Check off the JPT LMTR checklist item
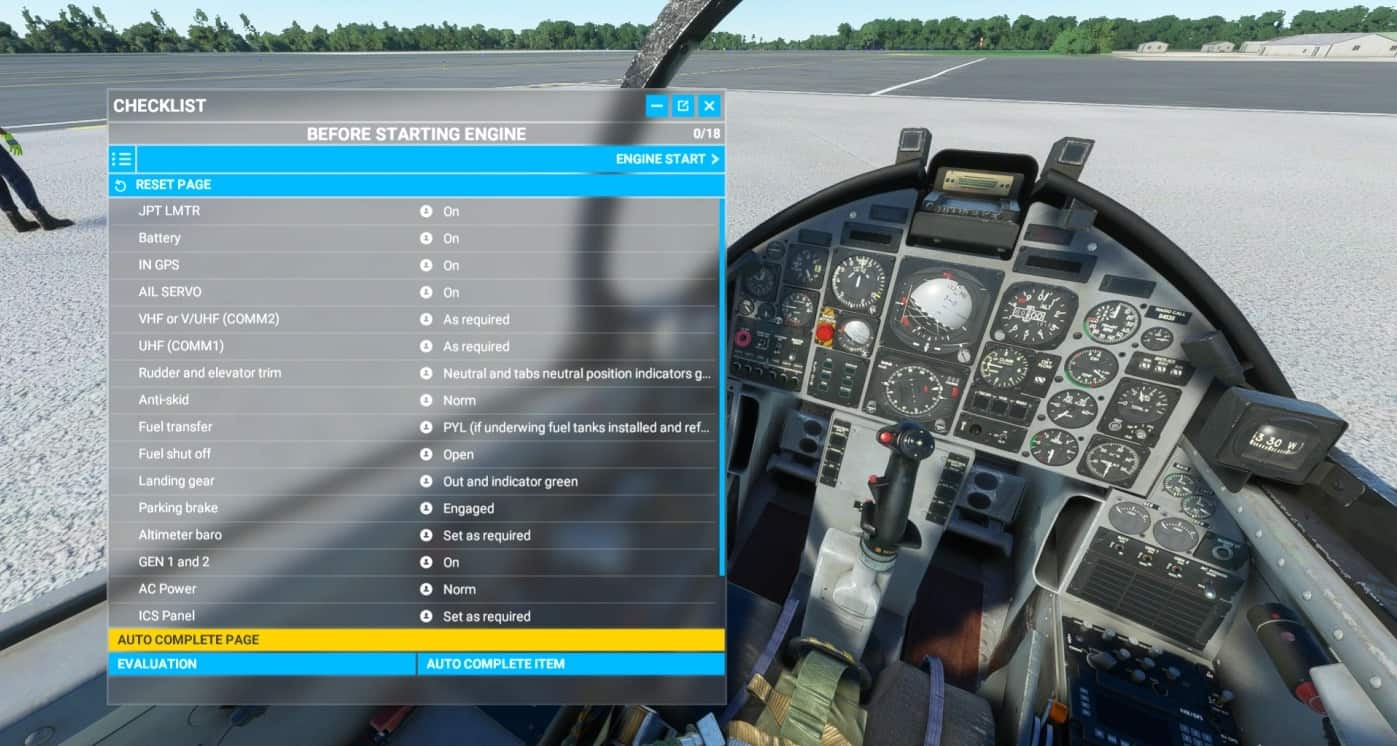The width and height of the screenshot is (1397, 746). [x=250, y=211]
